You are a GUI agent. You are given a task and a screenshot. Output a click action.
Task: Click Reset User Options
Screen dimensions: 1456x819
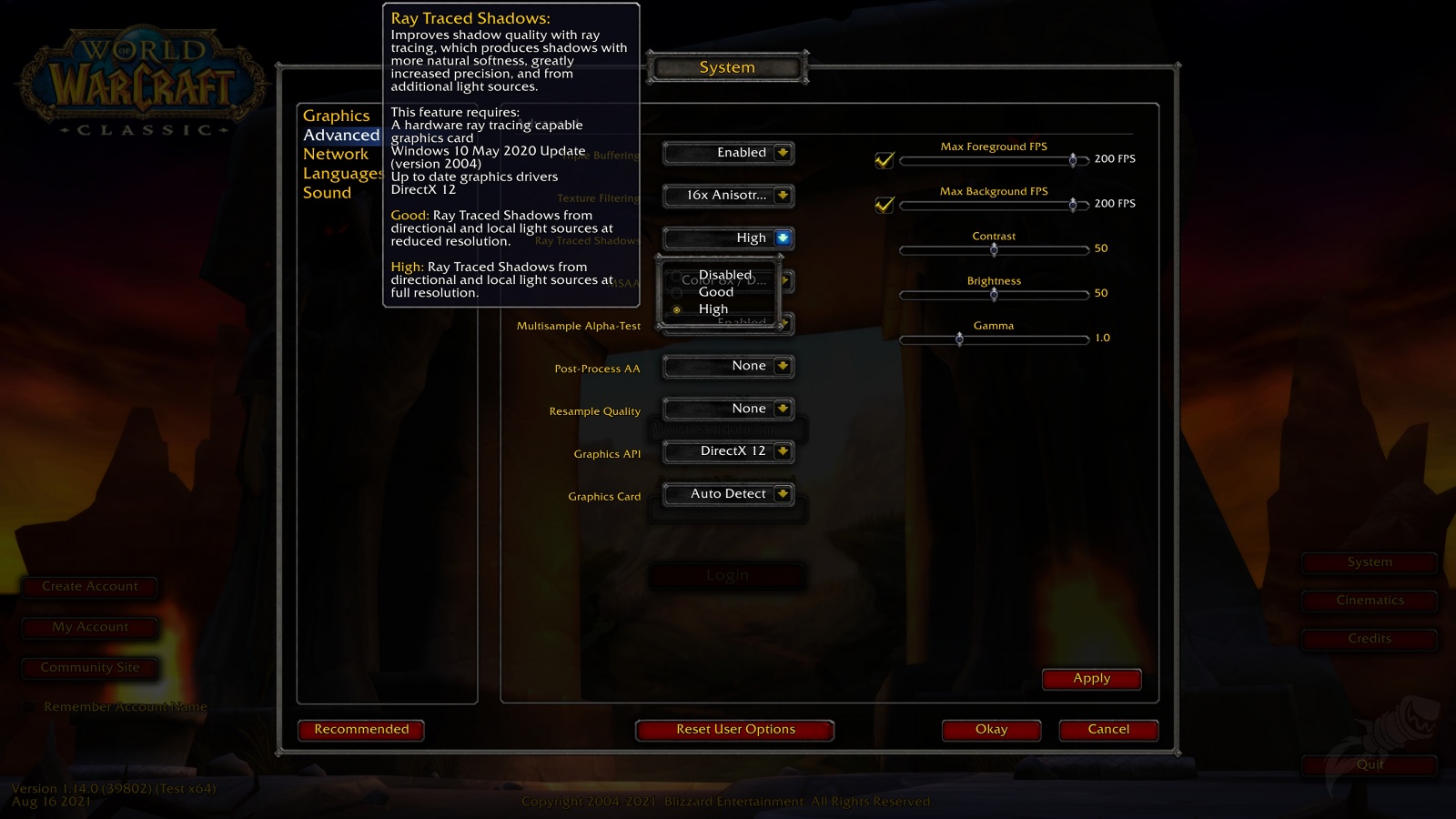(x=734, y=729)
